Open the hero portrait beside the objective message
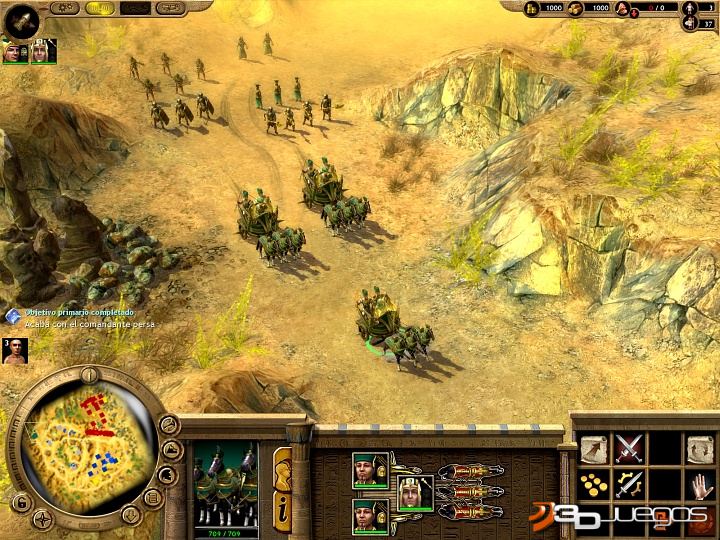This screenshot has height=540, width=720. pos(14,351)
